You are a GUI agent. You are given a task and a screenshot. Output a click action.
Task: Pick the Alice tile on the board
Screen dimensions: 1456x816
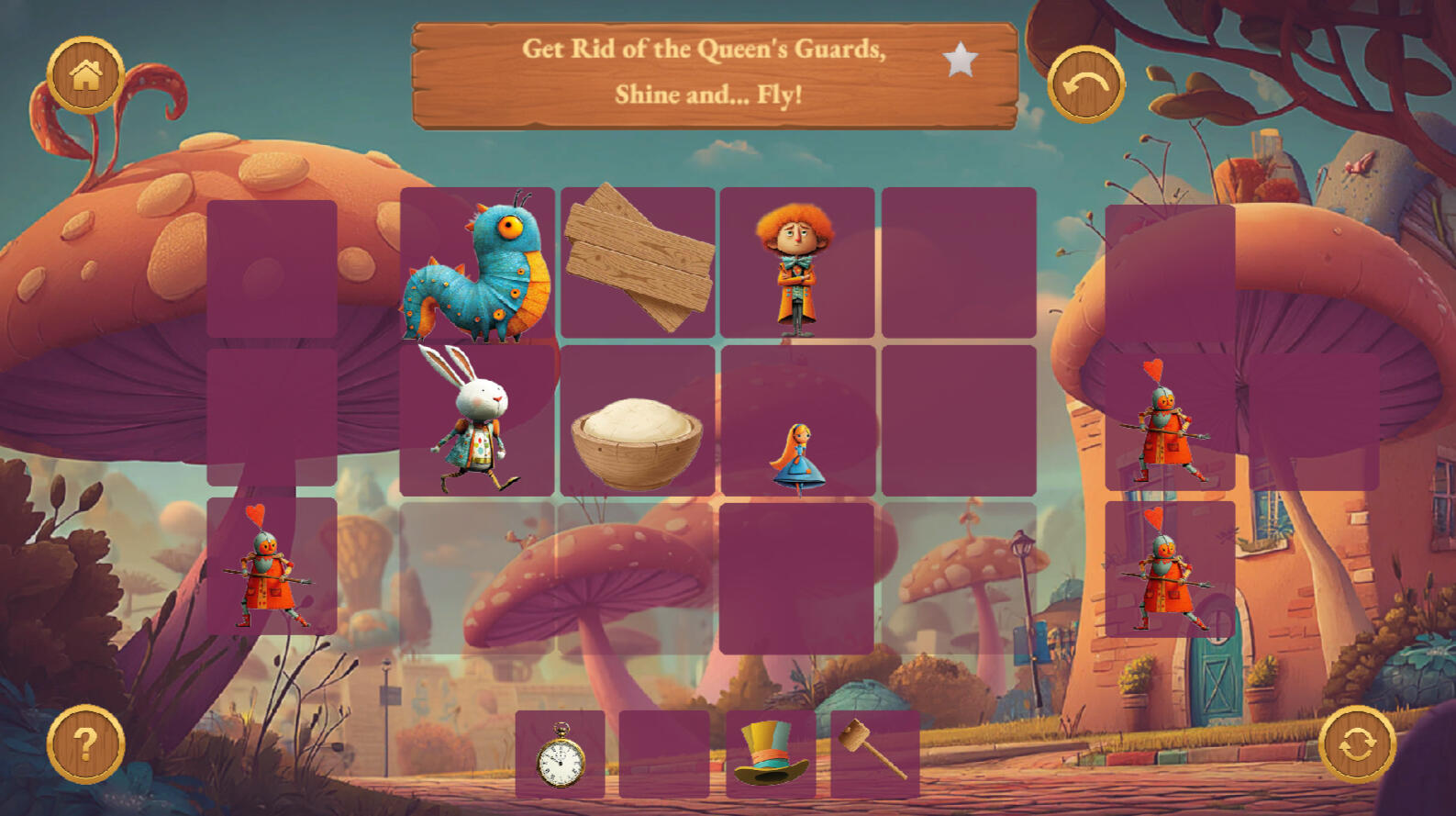(797, 457)
